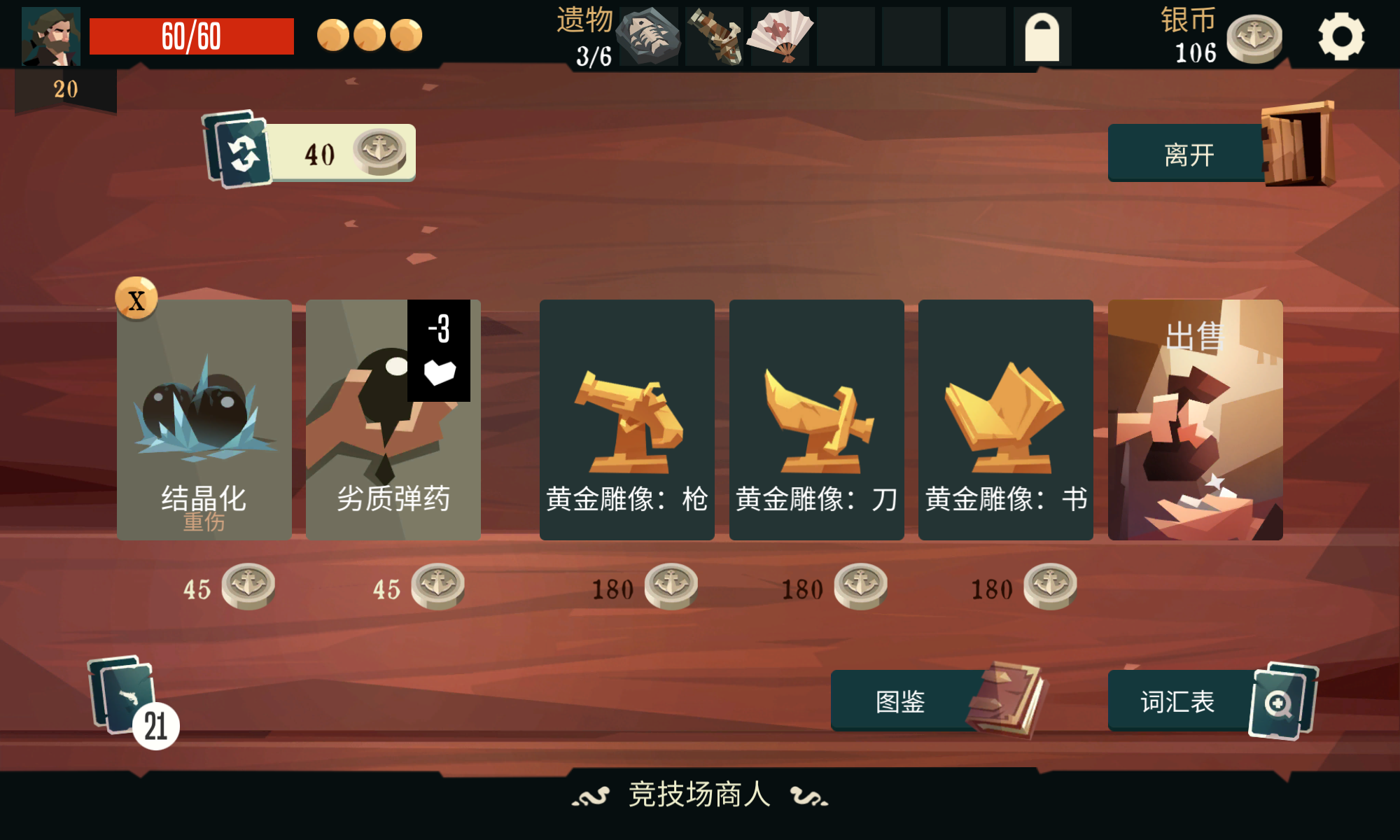Buy the 劣质弹药 card

tap(393, 420)
